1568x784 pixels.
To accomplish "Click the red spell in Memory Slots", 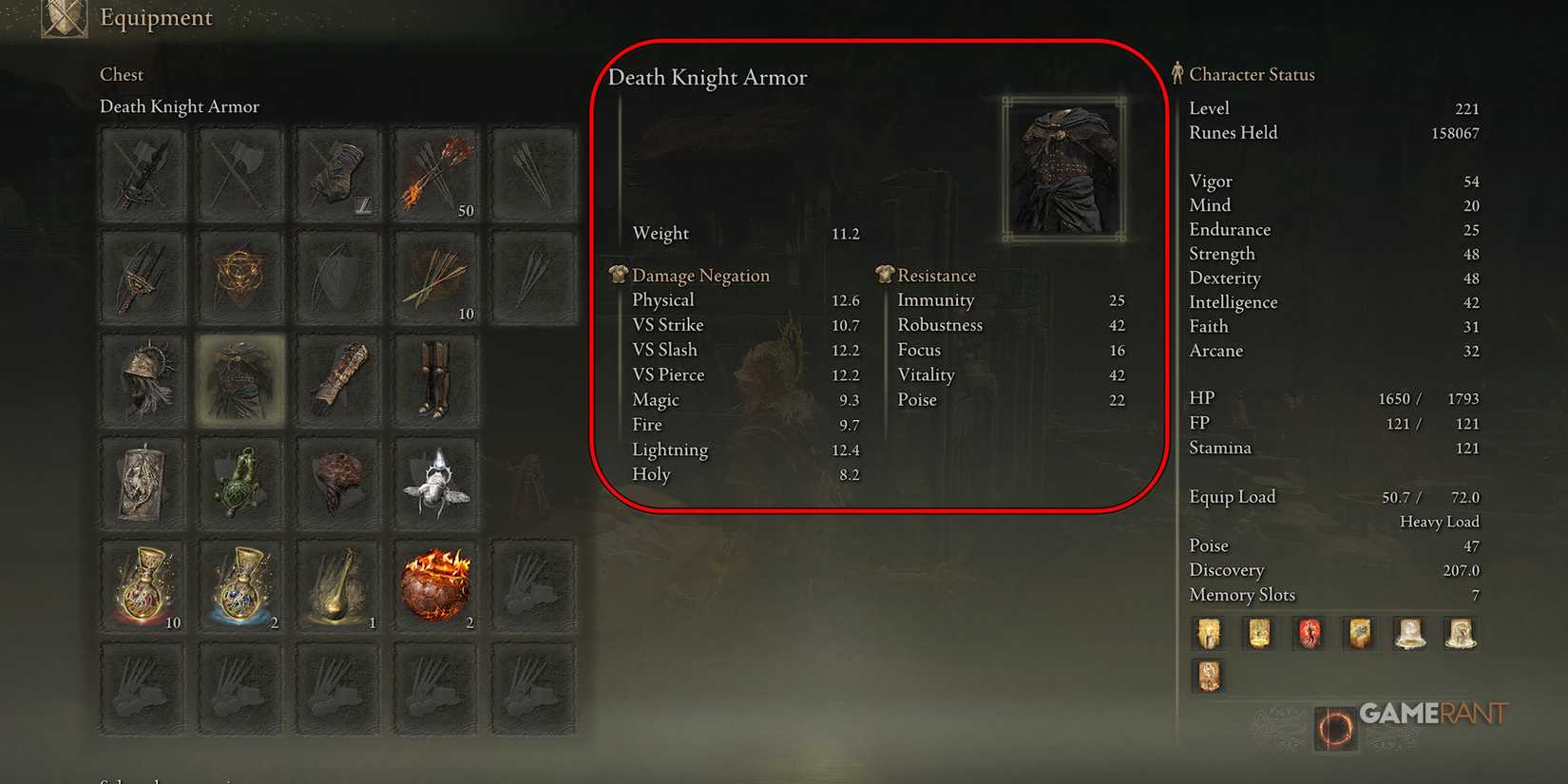I will (1309, 633).
